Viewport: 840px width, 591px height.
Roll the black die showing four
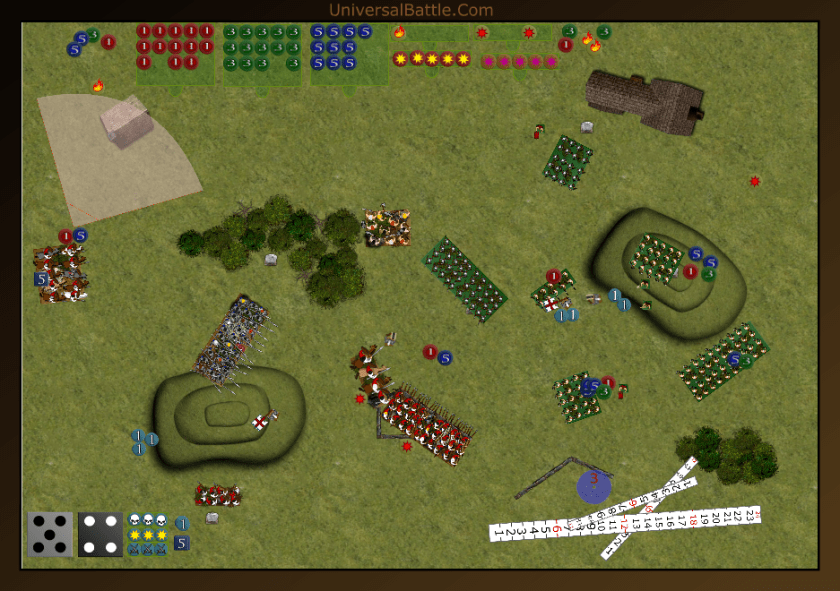point(100,534)
